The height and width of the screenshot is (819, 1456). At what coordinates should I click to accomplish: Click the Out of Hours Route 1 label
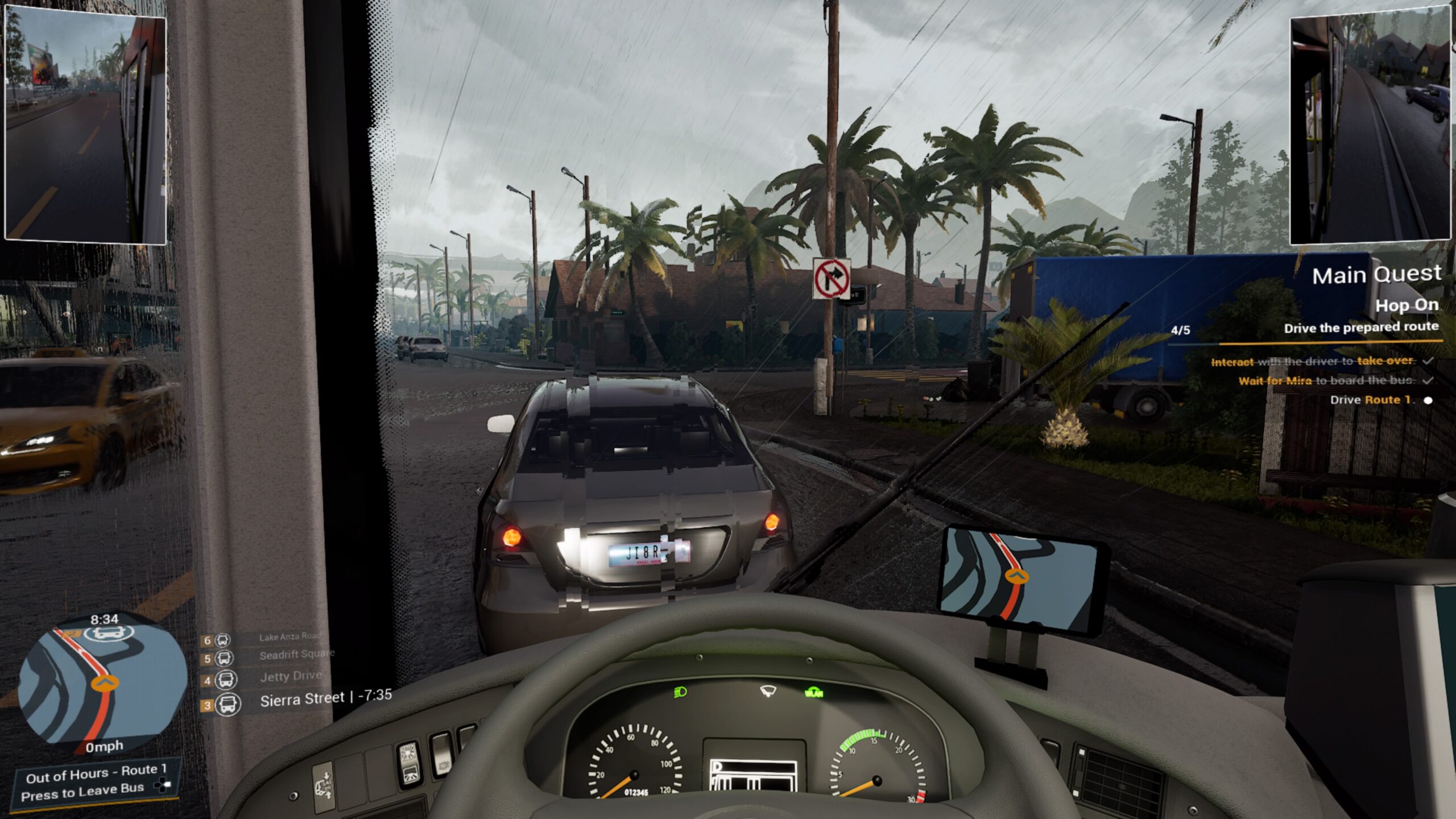click(x=96, y=771)
